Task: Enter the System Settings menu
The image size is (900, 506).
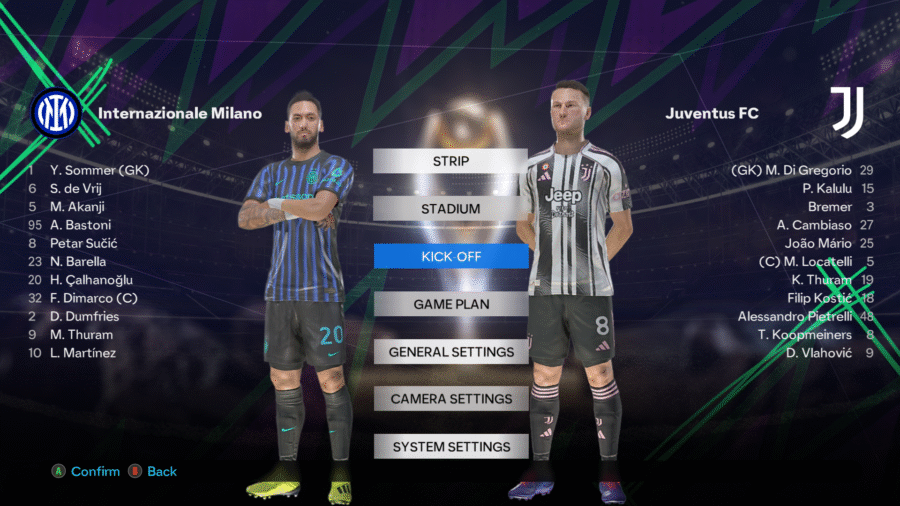Action: click(x=450, y=447)
